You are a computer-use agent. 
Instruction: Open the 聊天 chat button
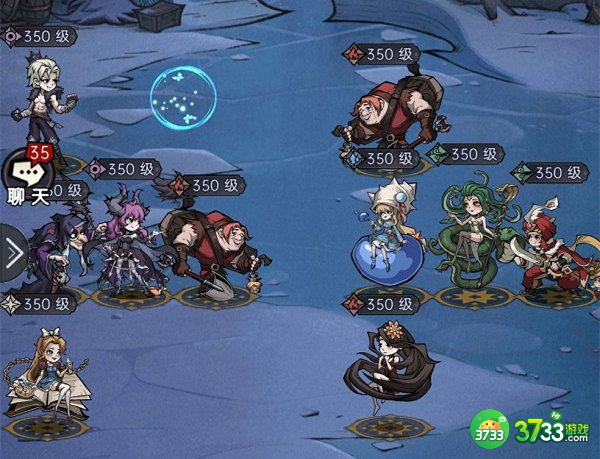[x=27, y=179]
